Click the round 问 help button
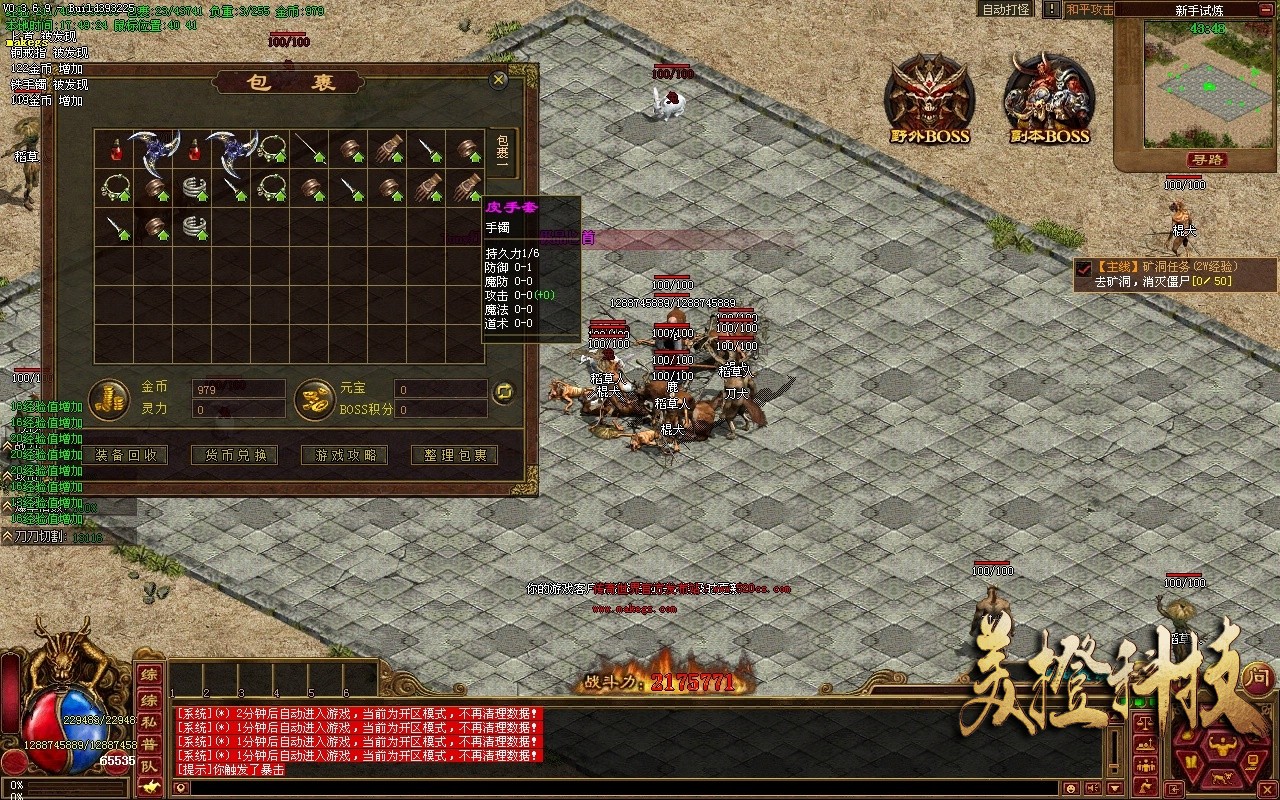Image resolution: width=1280 pixels, height=800 pixels. coord(1256,677)
